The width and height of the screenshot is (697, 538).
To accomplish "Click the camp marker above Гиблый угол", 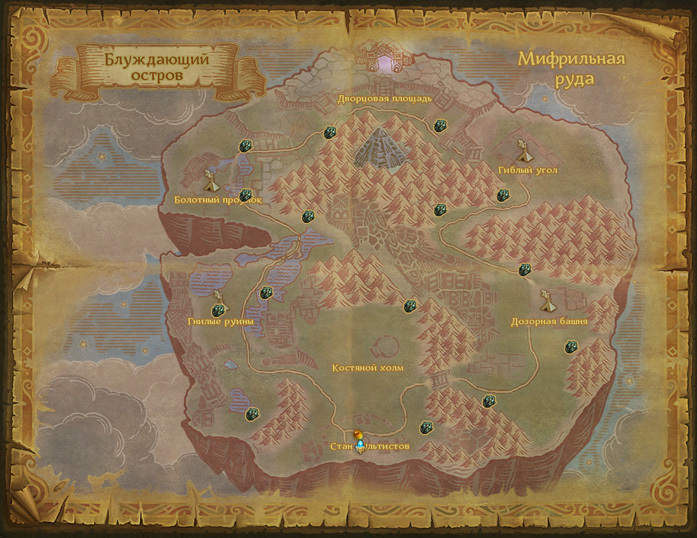I will (x=522, y=153).
